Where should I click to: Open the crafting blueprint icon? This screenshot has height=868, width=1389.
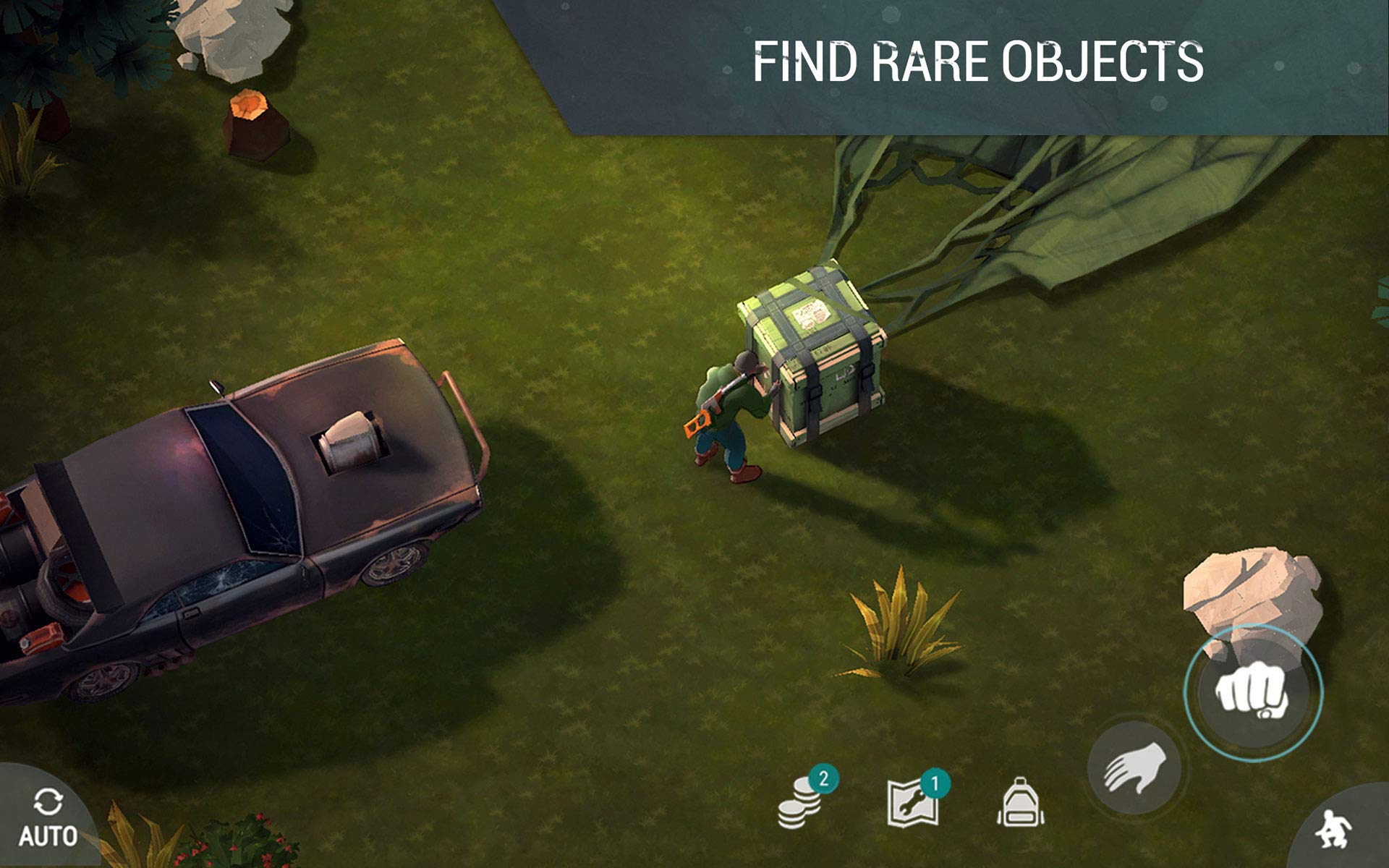click(914, 803)
